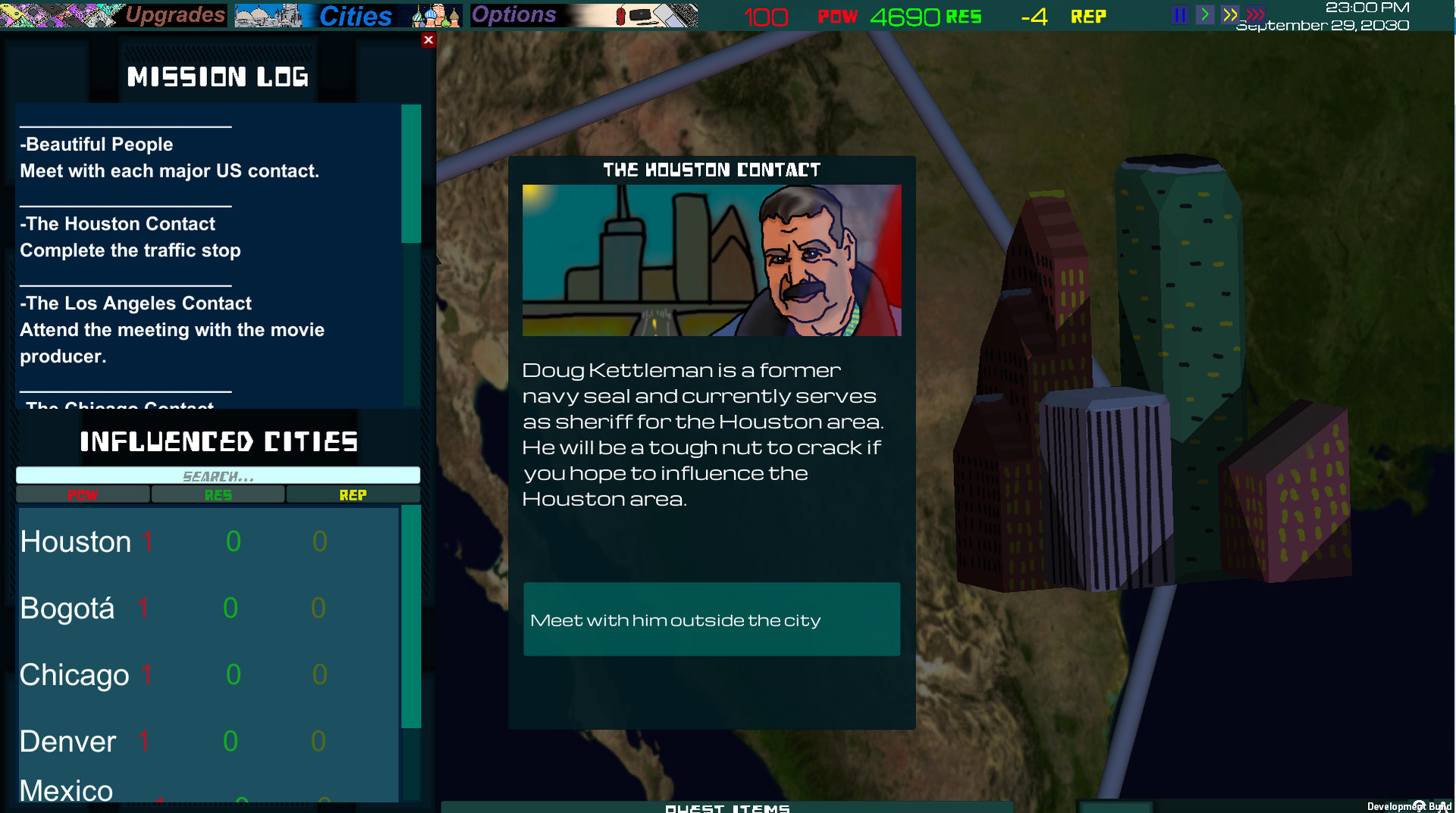Sort cities by the REP column header
Screen dimensions: 1456x813
point(353,494)
